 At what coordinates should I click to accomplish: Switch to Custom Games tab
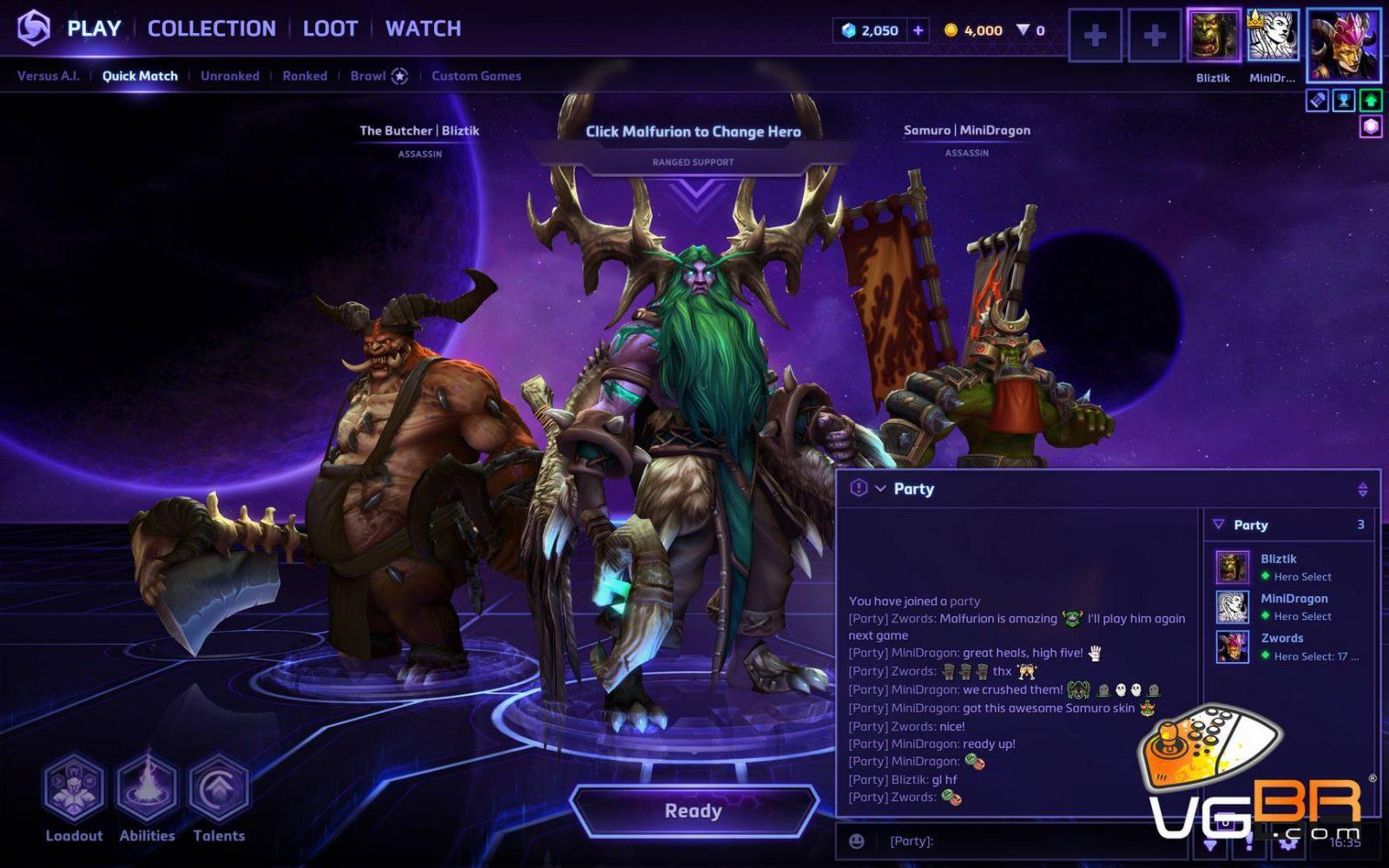click(x=476, y=76)
